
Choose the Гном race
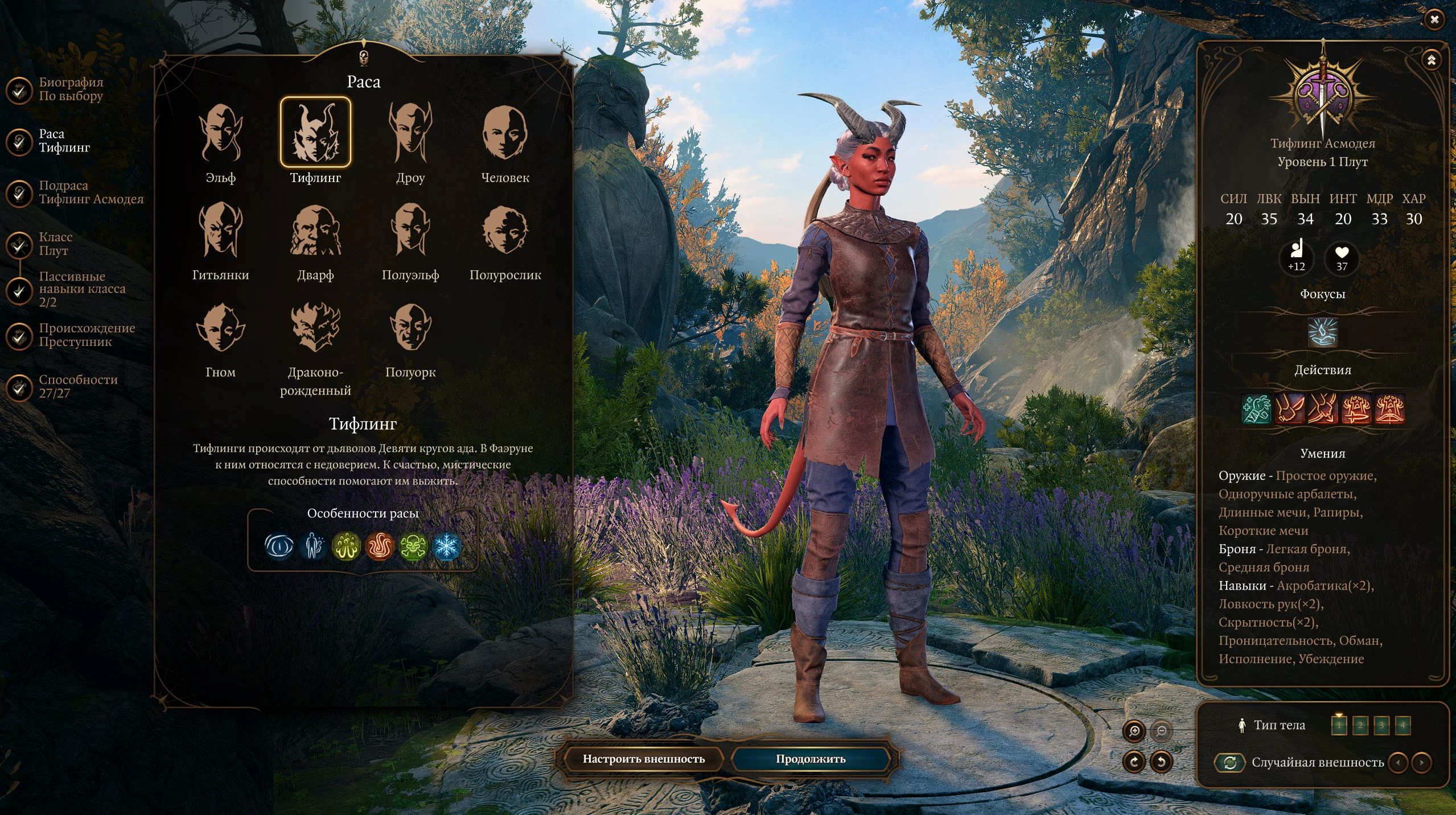pyautogui.click(x=220, y=328)
